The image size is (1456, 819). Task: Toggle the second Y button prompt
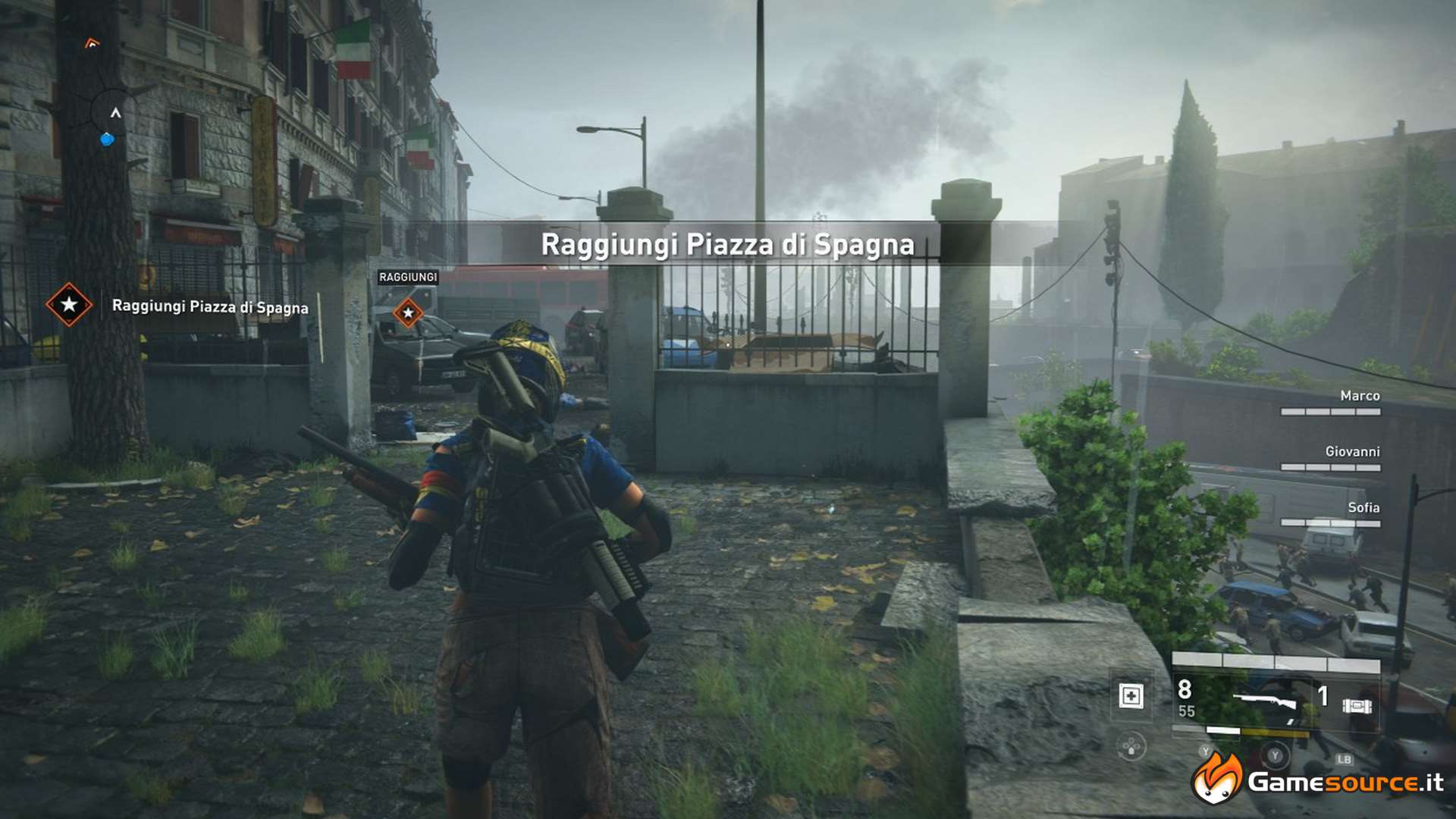[x=1275, y=755]
